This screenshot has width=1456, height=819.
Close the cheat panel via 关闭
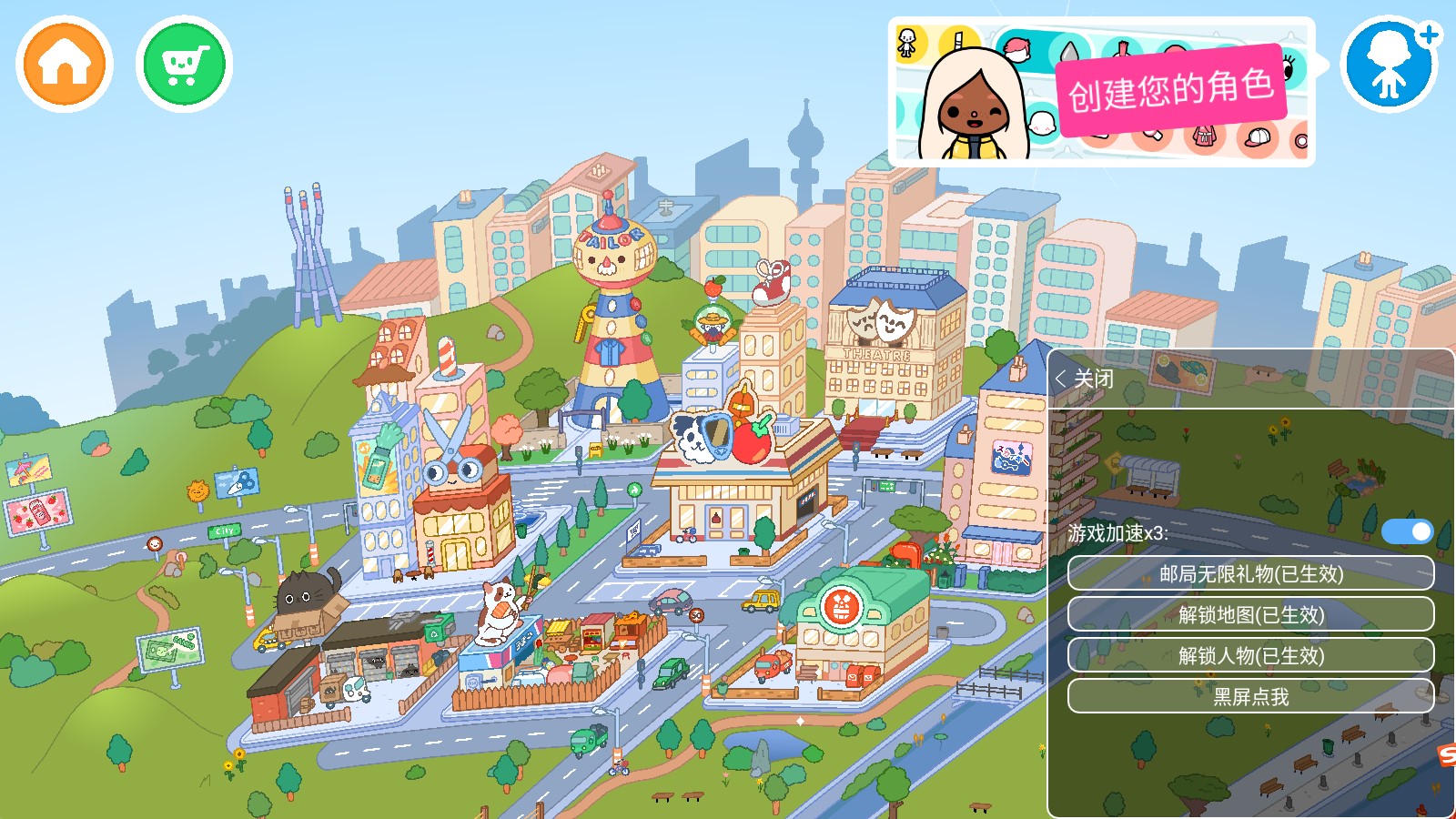(1085, 379)
